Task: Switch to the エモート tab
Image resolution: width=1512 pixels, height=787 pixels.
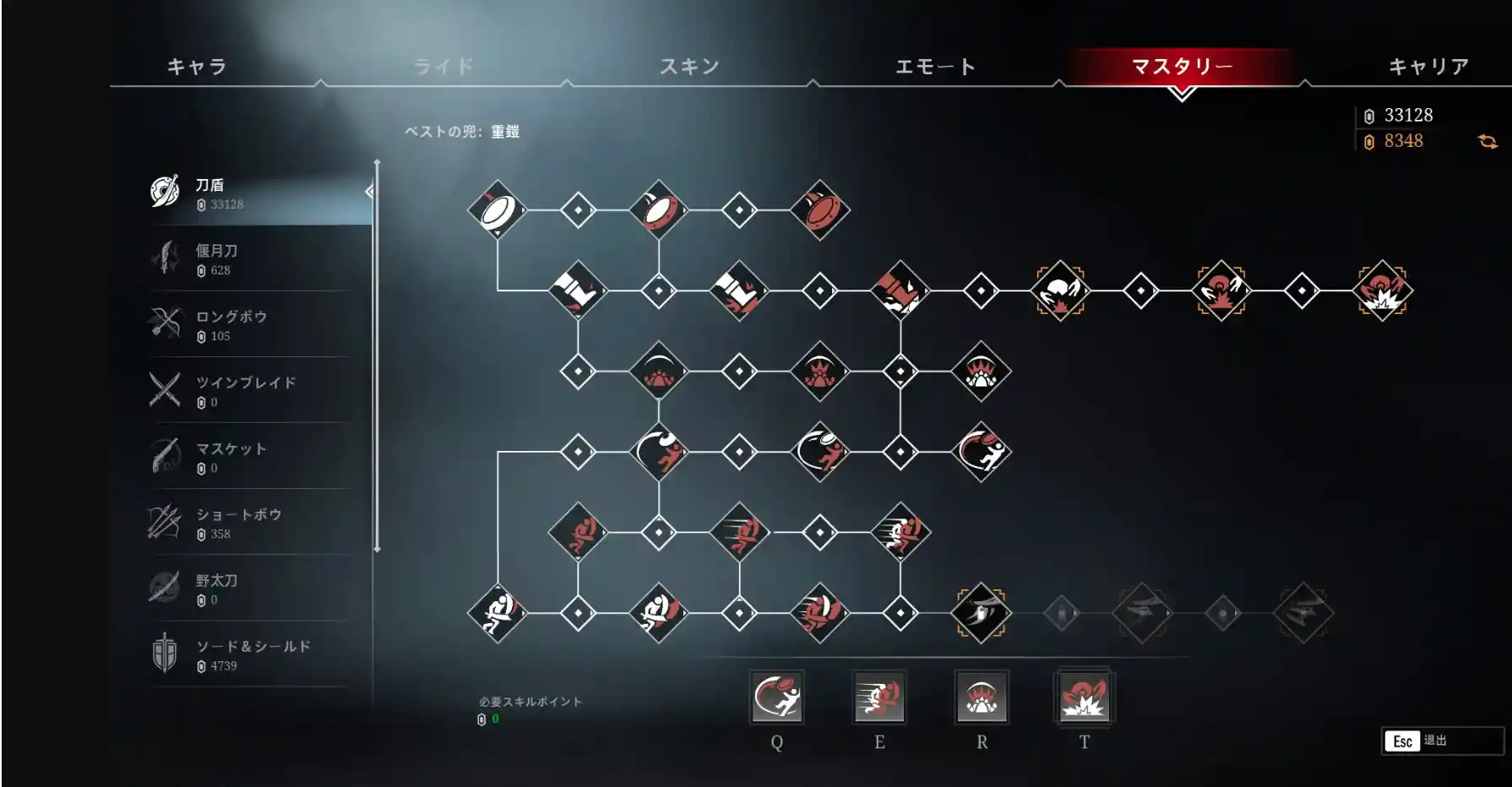Action: click(935, 66)
